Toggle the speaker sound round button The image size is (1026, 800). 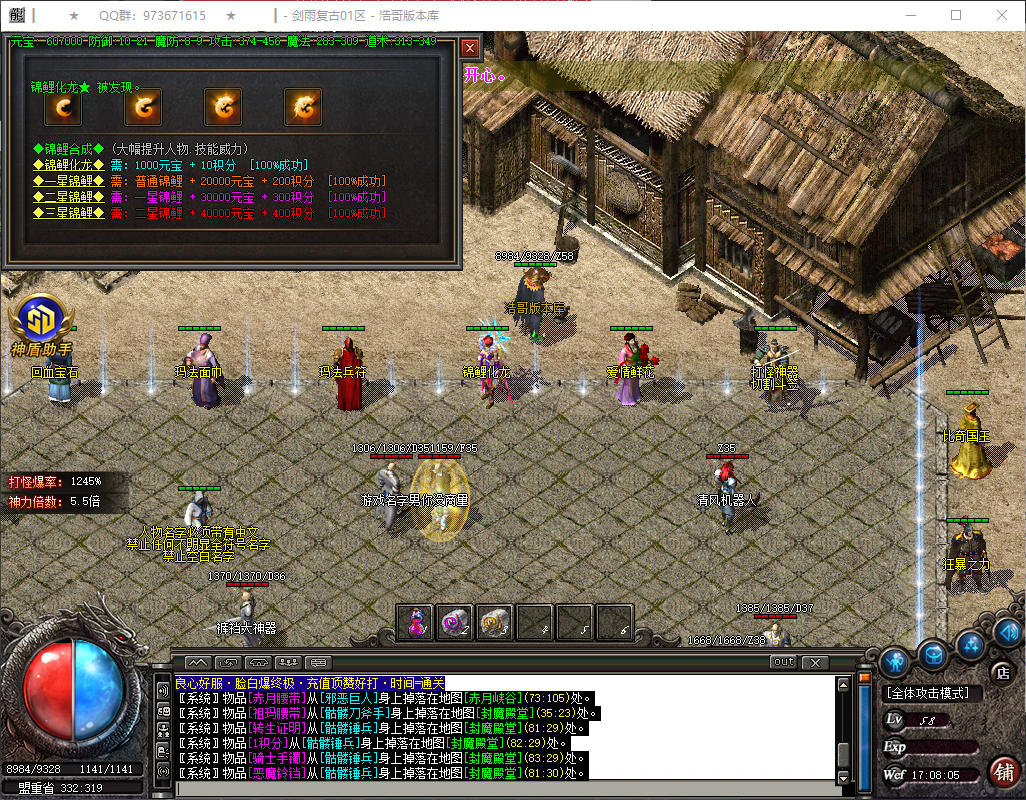point(1007,631)
